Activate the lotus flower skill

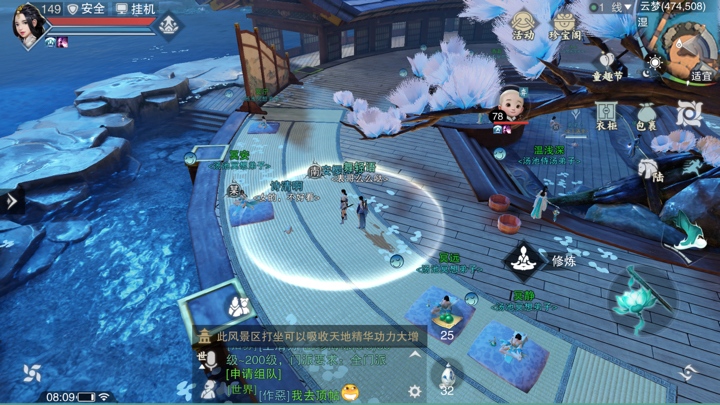pyautogui.click(x=631, y=297)
